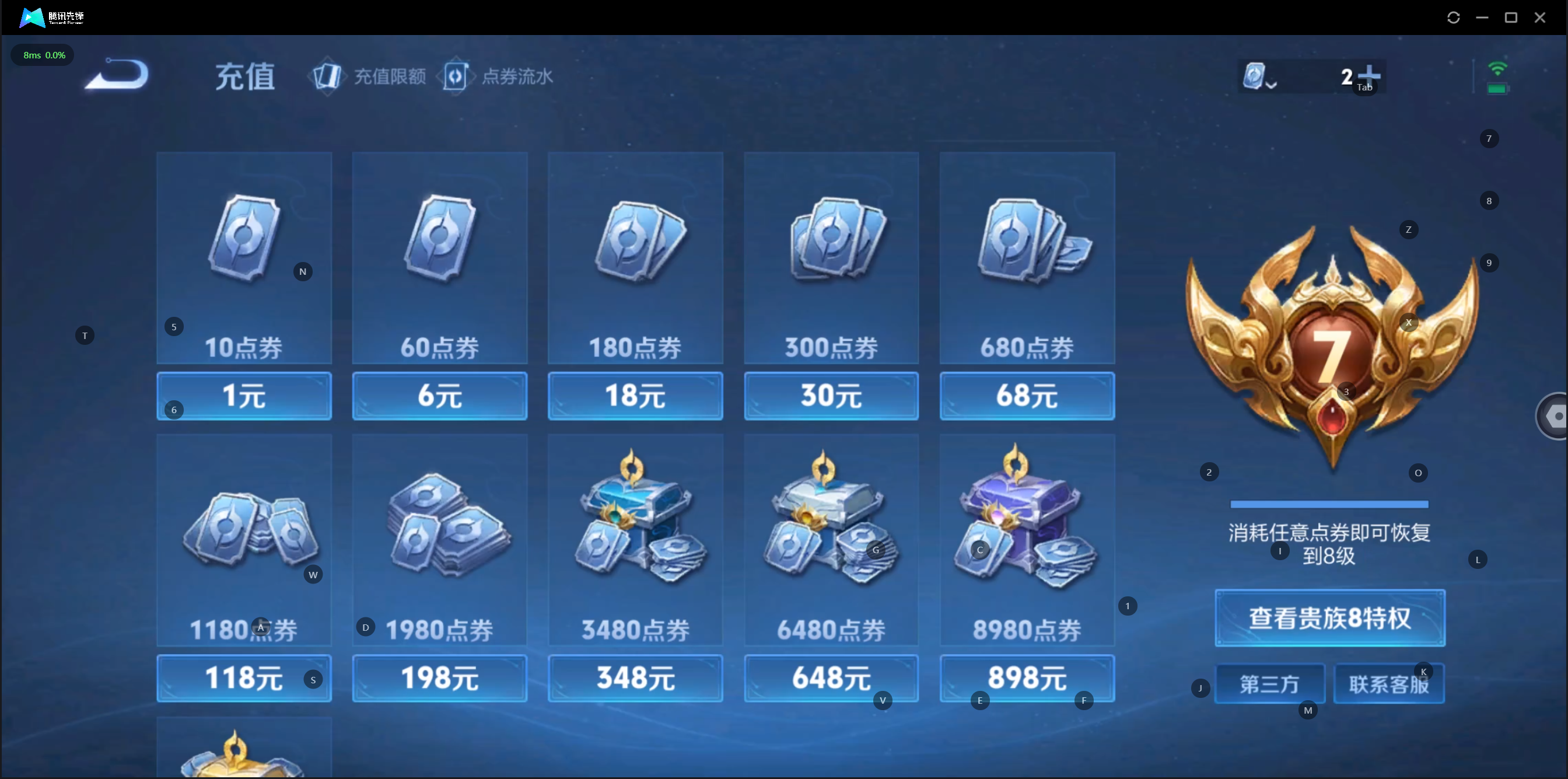Select the 680点券 card tile

1027,258
